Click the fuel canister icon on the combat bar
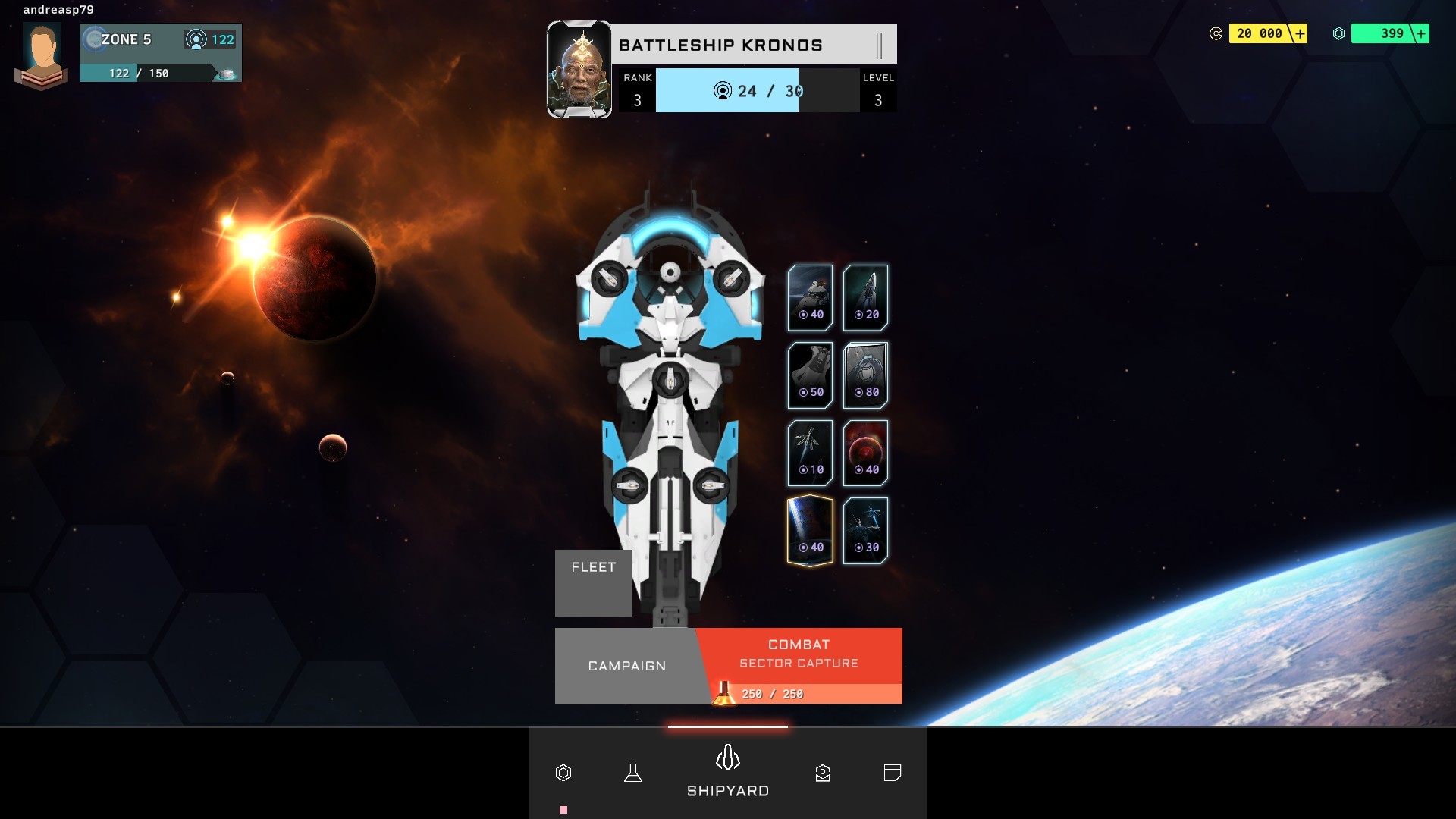 (x=723, y=692)
